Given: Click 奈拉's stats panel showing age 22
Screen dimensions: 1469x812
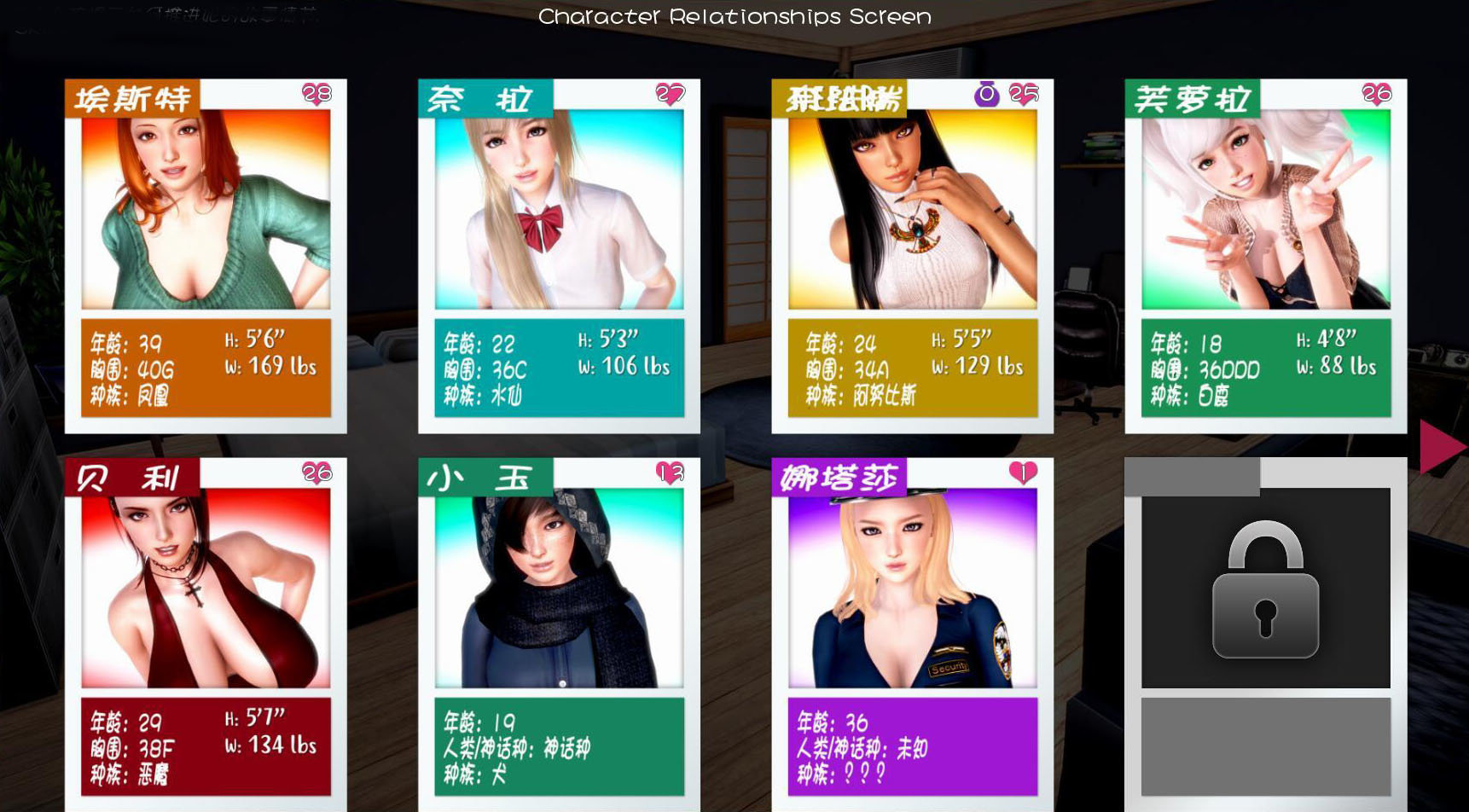Looking at the screenshot, I should 559,367.
